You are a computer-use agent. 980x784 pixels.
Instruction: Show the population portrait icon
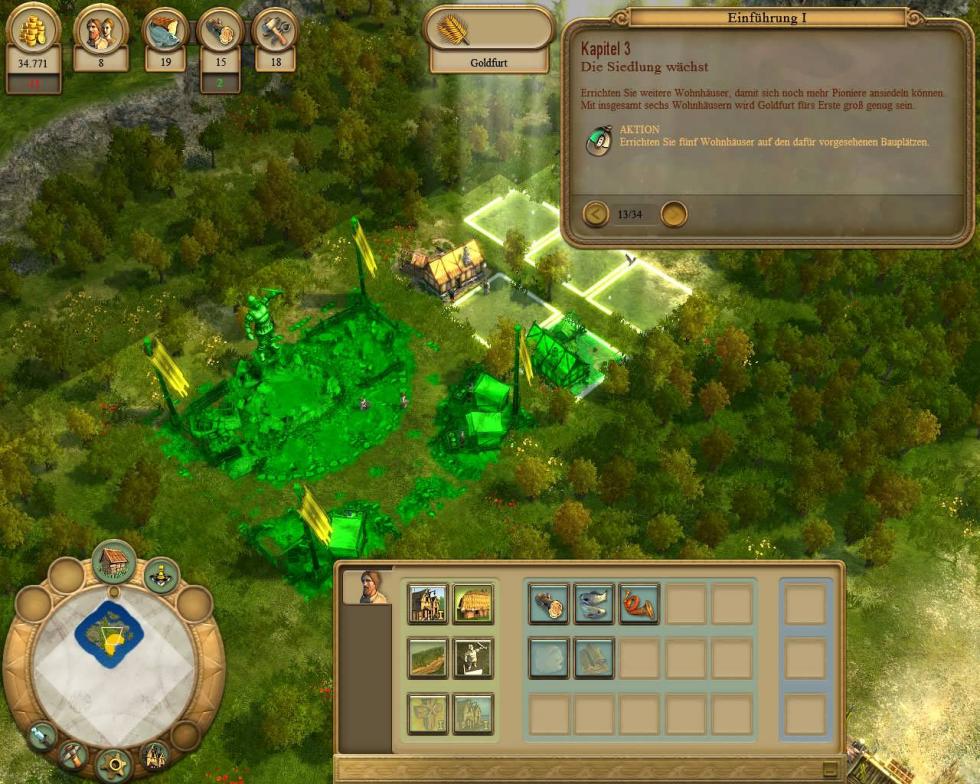click(x=100, y=30)
